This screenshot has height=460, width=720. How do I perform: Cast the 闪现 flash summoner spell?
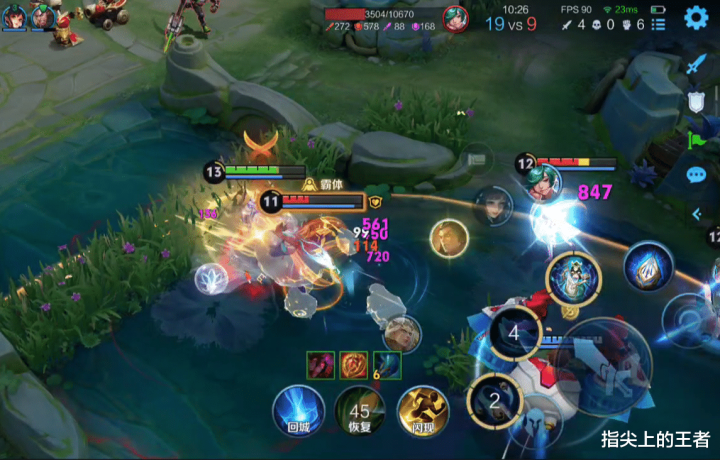pyautogui.click(x=422, y=412)
